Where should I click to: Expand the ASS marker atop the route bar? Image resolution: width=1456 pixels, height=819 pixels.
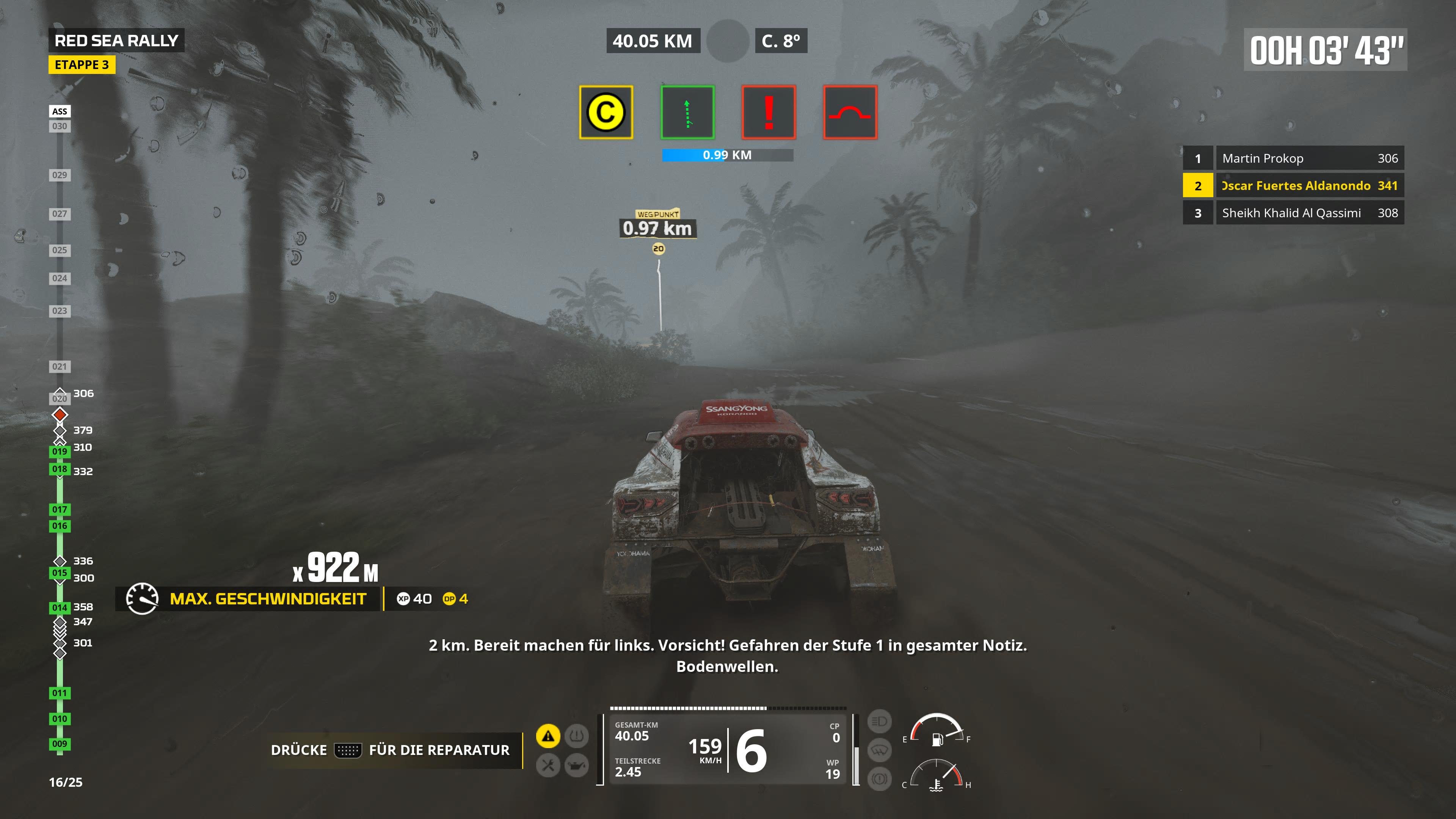tap(60, 111)
